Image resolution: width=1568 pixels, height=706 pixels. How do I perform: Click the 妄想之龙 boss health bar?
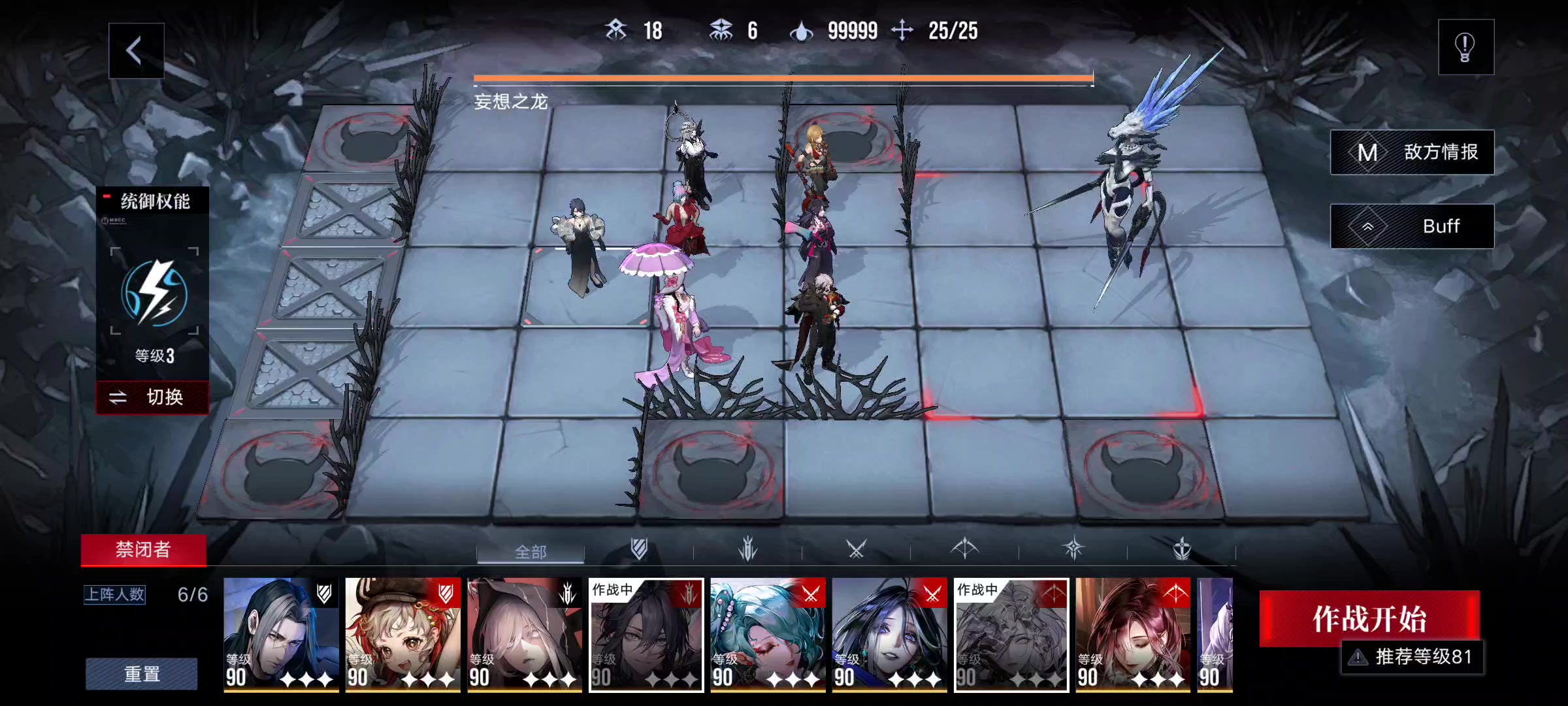783,80
